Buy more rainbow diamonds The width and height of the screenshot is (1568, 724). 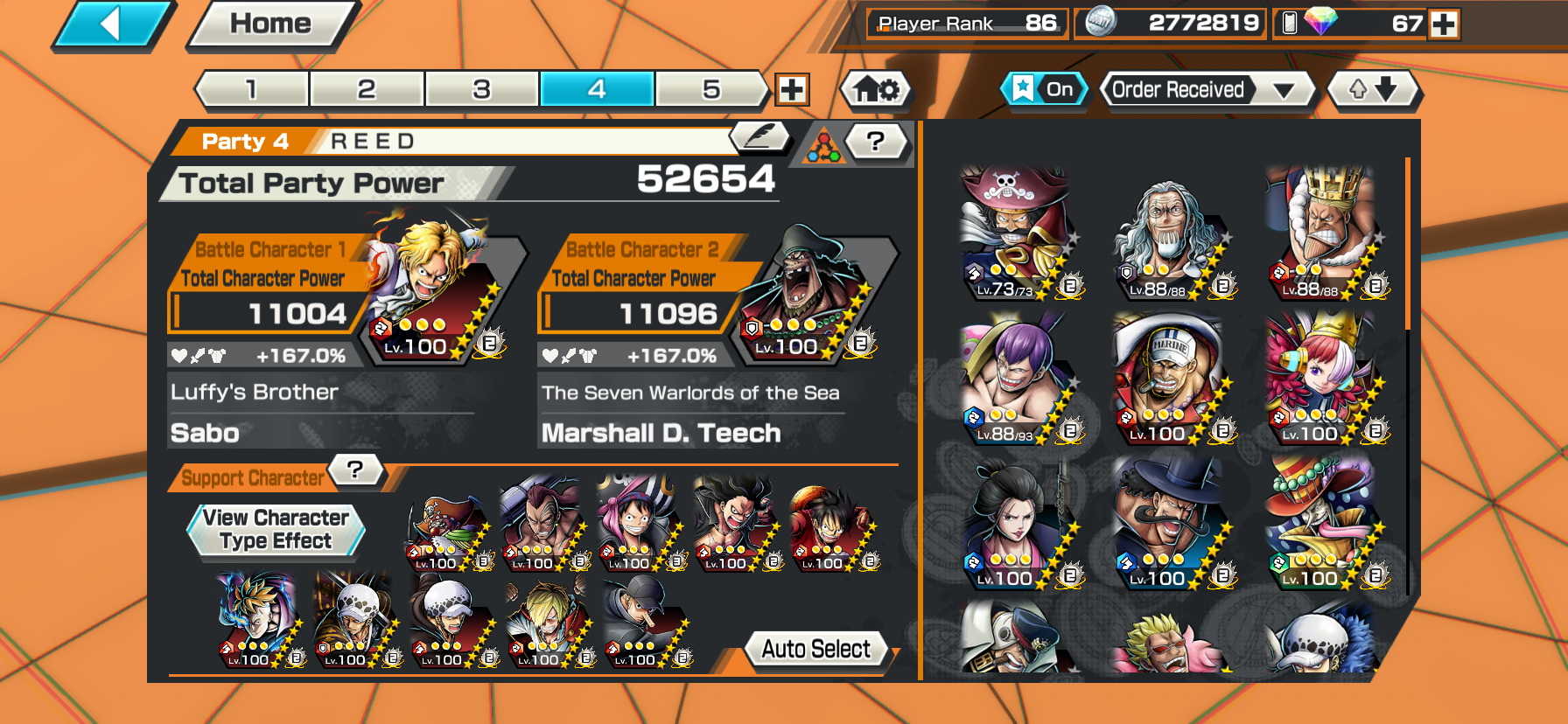pyautogui.click(x=1444, y=24)
